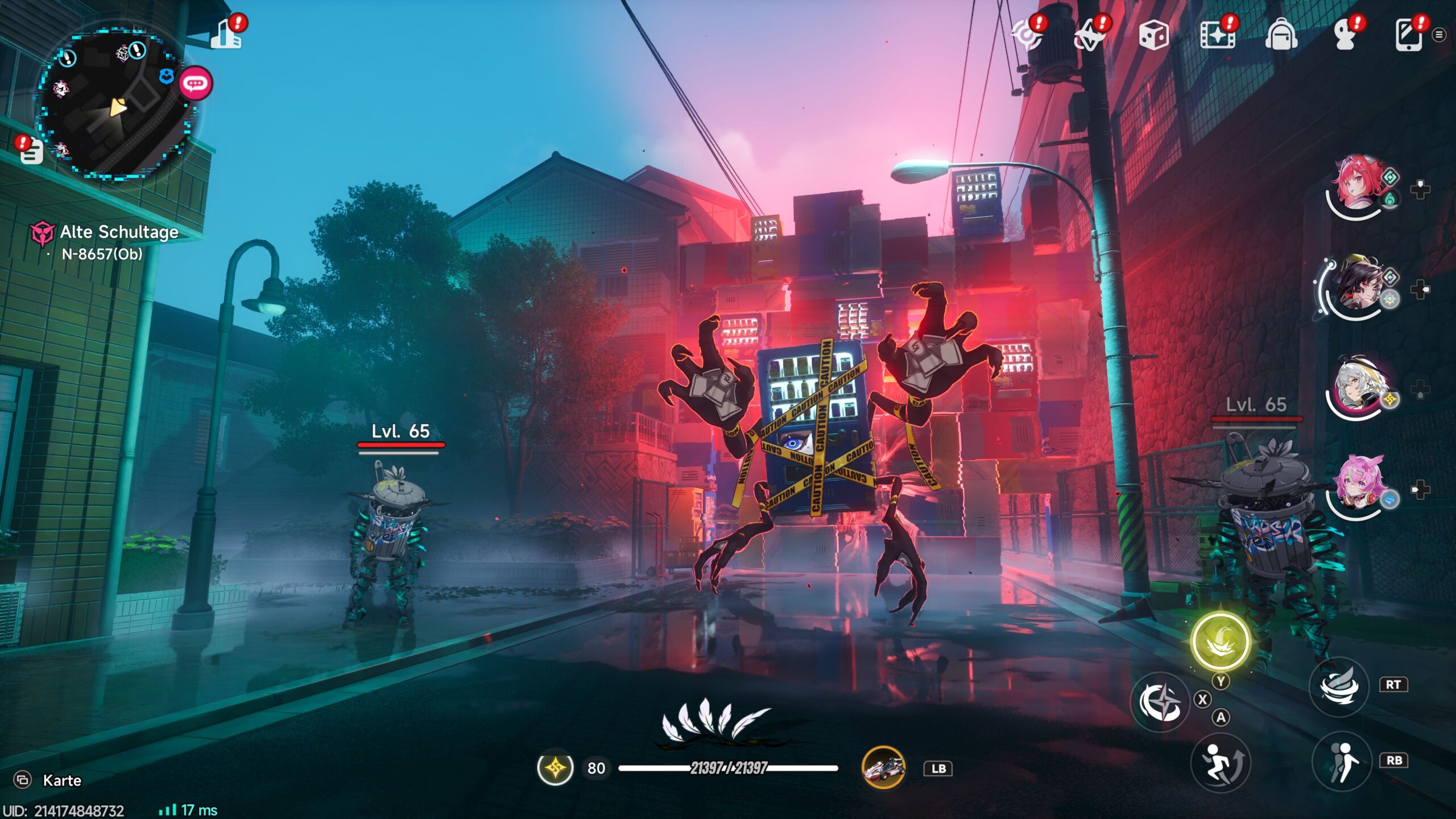Click the blue police badge map marker
Screen dimensions: 1456x819
pyautogui.click(x=166, y=76)
